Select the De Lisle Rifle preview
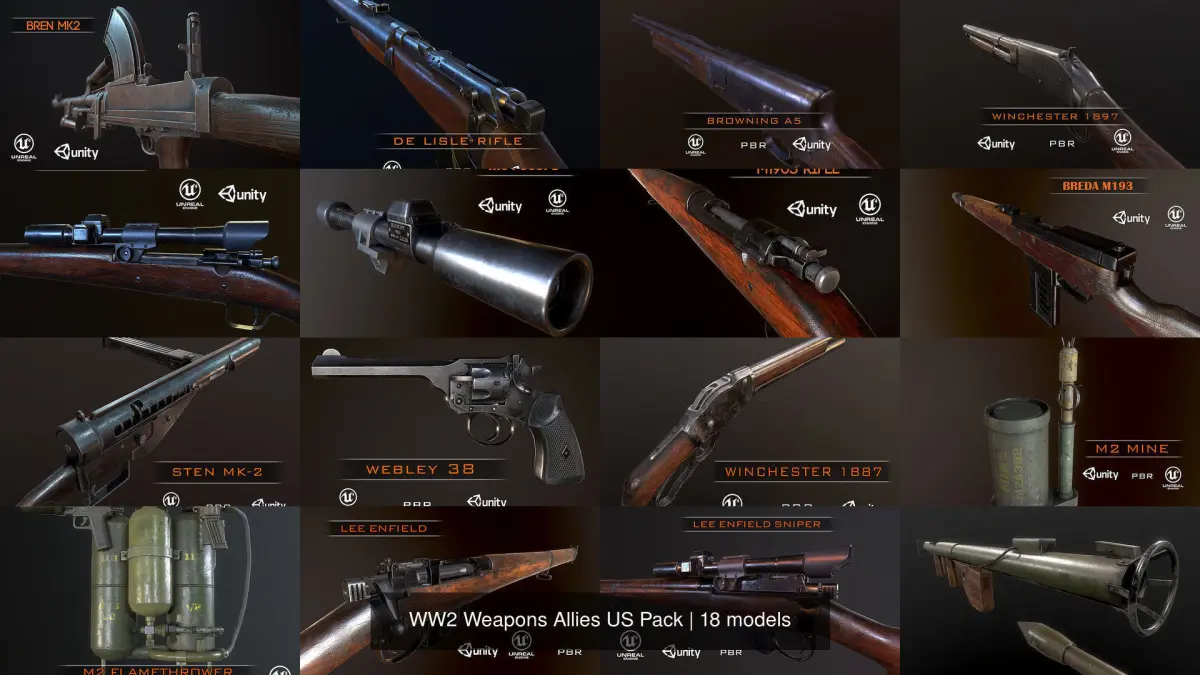Screen dimensions: 1200x675 450,84
